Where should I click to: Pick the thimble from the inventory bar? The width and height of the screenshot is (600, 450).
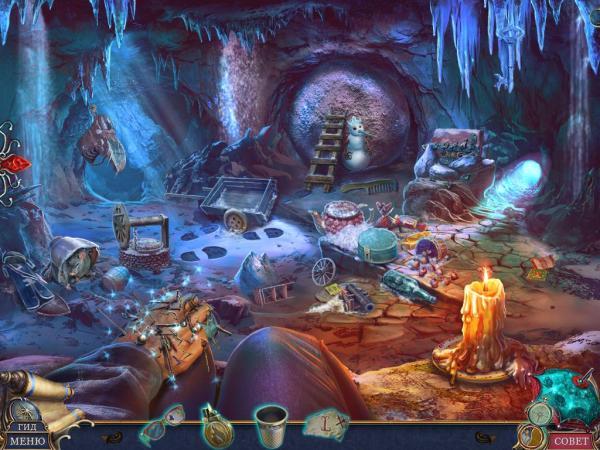[270, 424]
